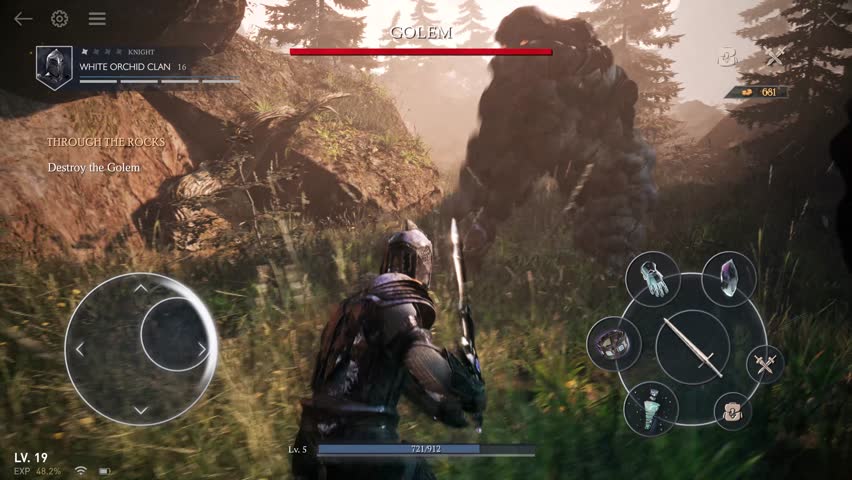Screen dimensions: 852x480
Task: Use the purple crystal ability
Action: [x=728, y=278]
